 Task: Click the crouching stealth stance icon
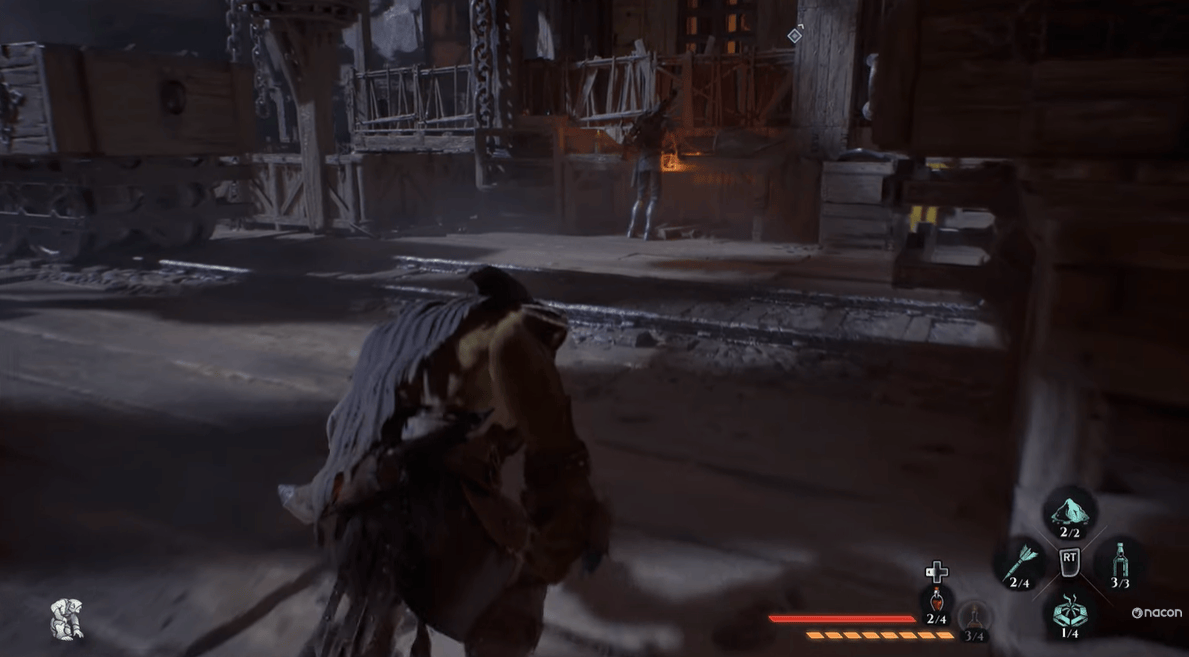click(x=66, y=619)
